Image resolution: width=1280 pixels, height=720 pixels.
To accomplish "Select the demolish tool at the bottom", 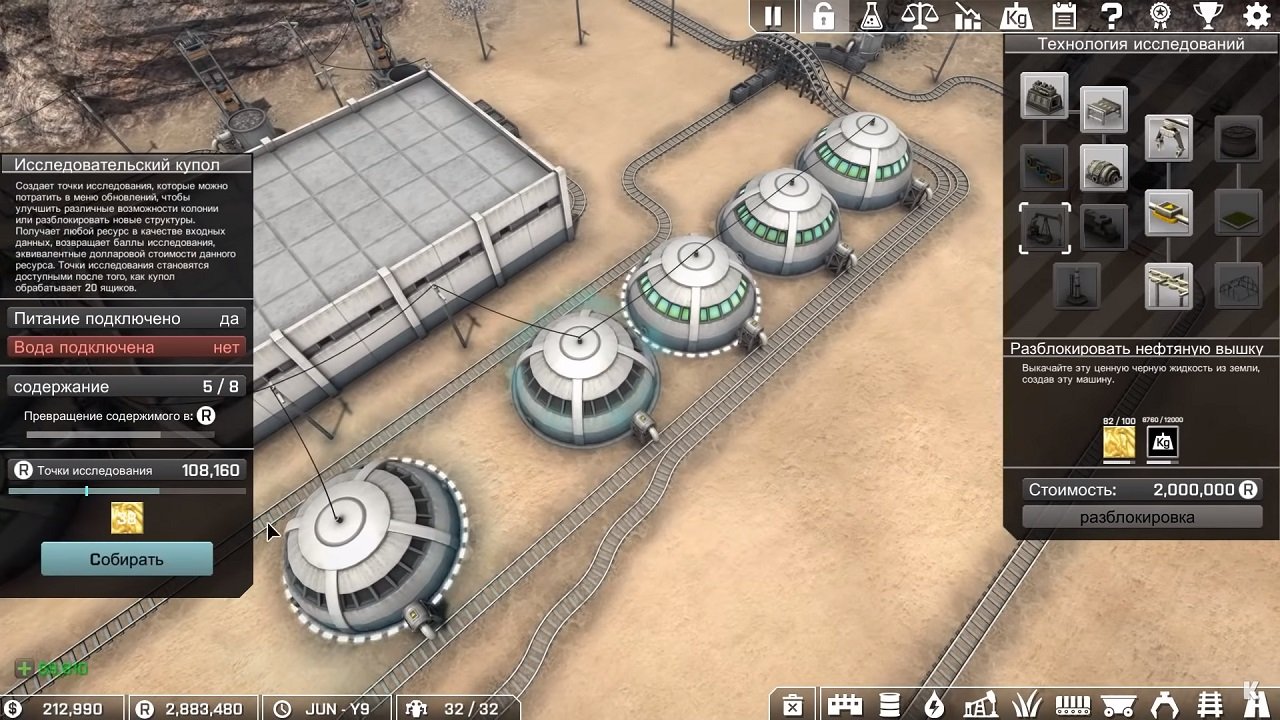I will 793,705.
